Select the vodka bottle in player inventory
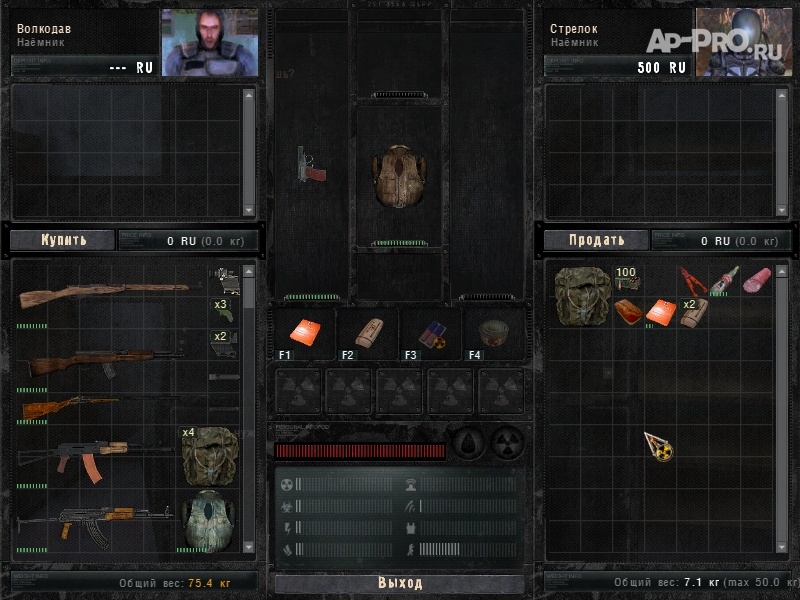Viewport: 800px width, 600px height. click(724, 279)
